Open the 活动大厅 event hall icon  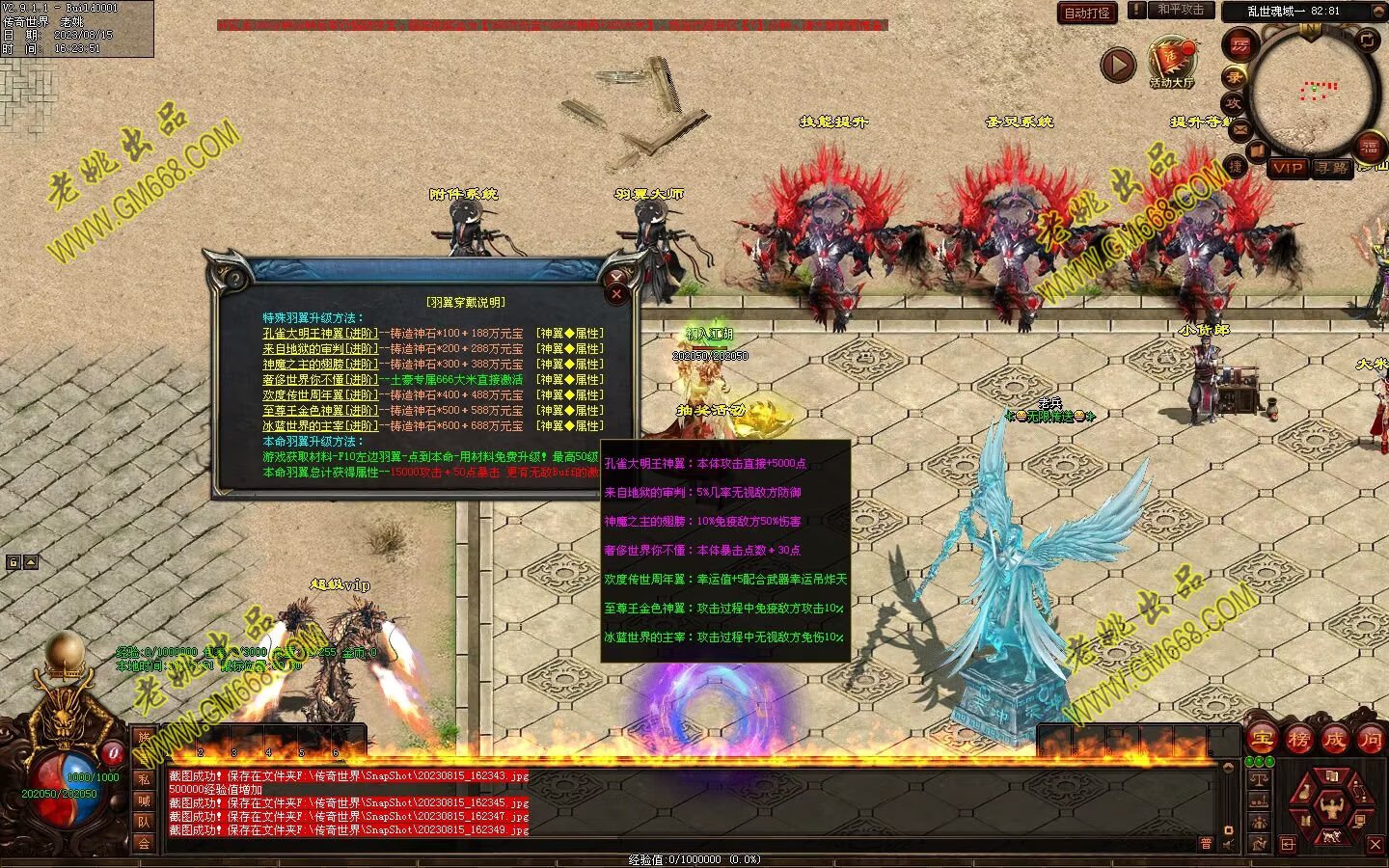[1172, 61]
